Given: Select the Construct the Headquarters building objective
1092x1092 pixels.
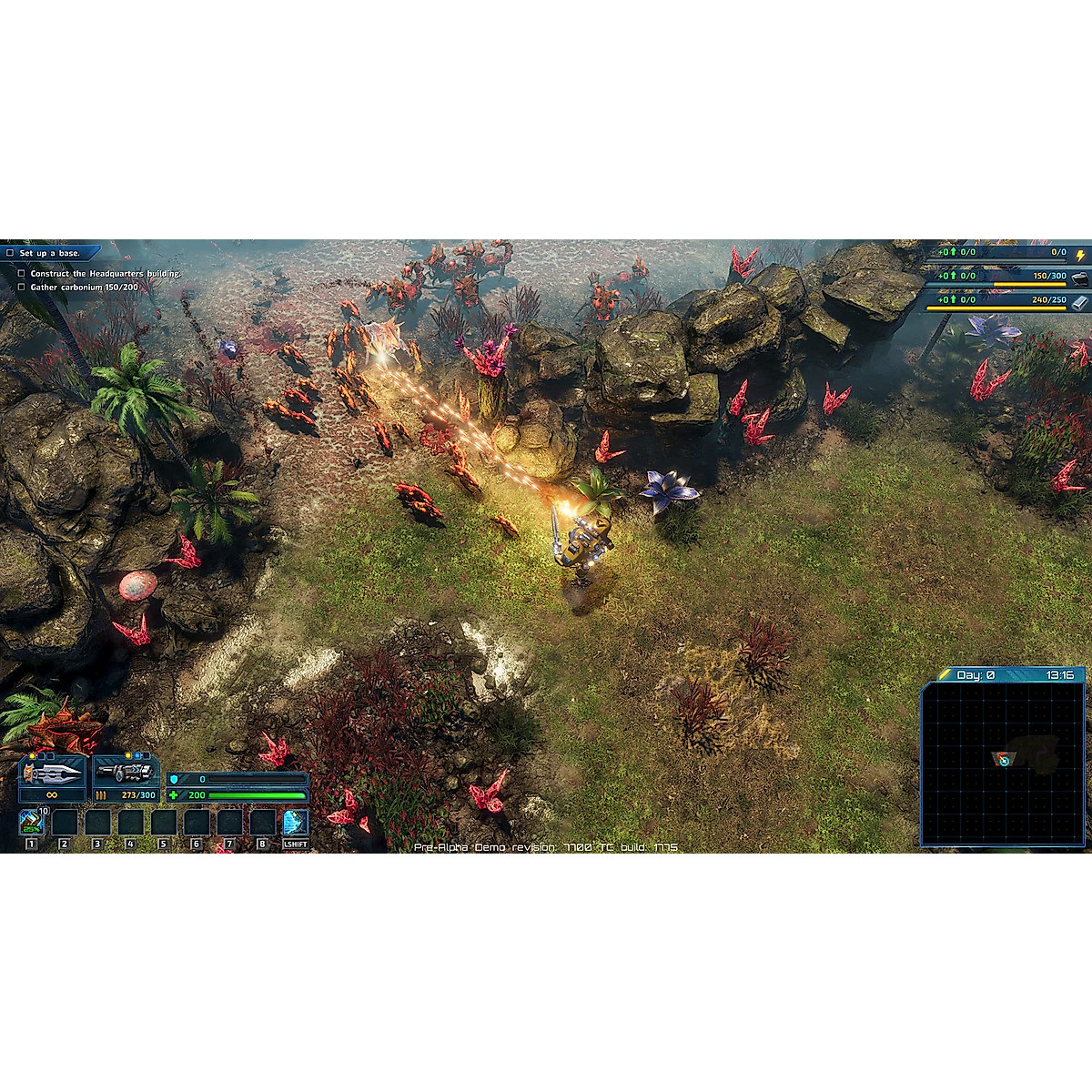Looking at the screenshot, I should pyautogui.click(x=104, y=273).
